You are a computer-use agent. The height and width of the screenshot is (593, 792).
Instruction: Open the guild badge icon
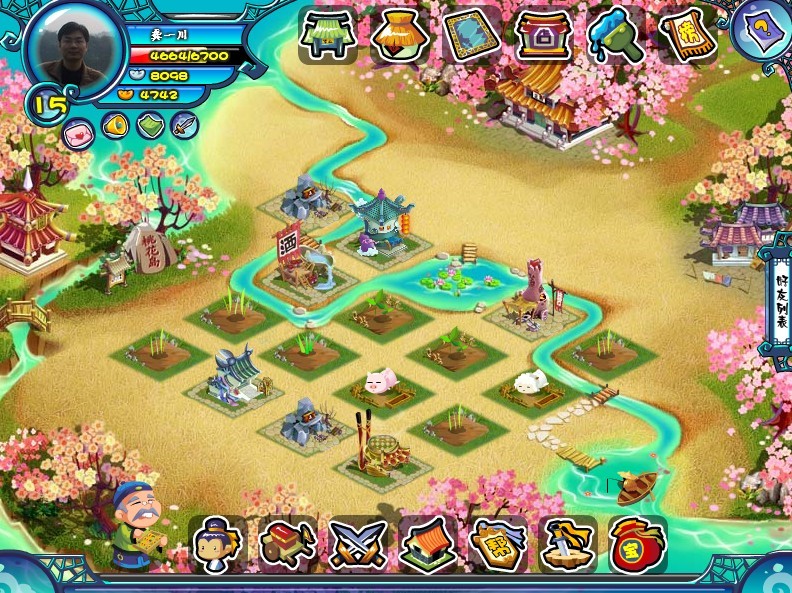coord(498,544)
